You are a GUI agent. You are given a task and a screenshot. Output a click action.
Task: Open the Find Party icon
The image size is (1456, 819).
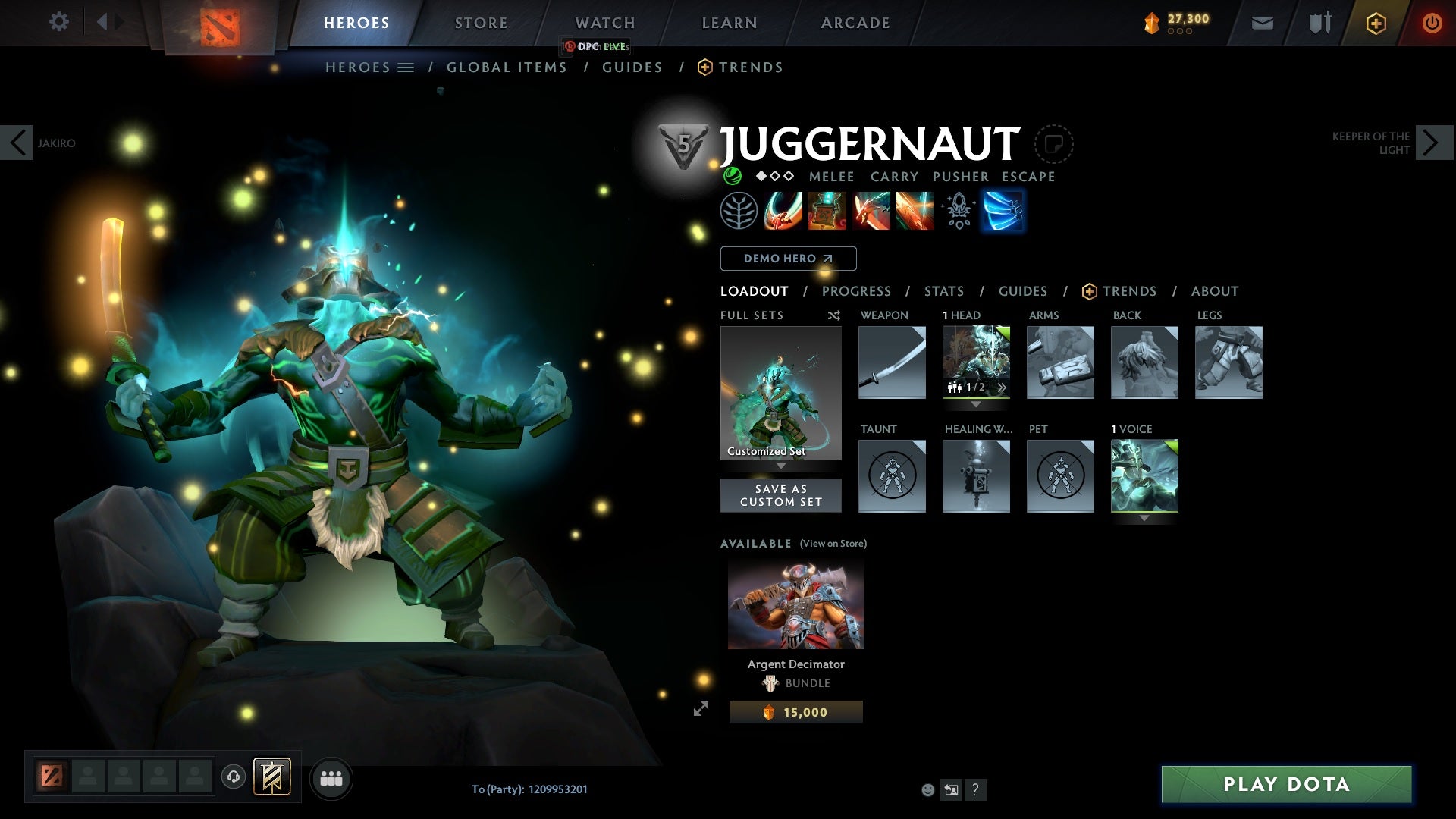point(331,777)
